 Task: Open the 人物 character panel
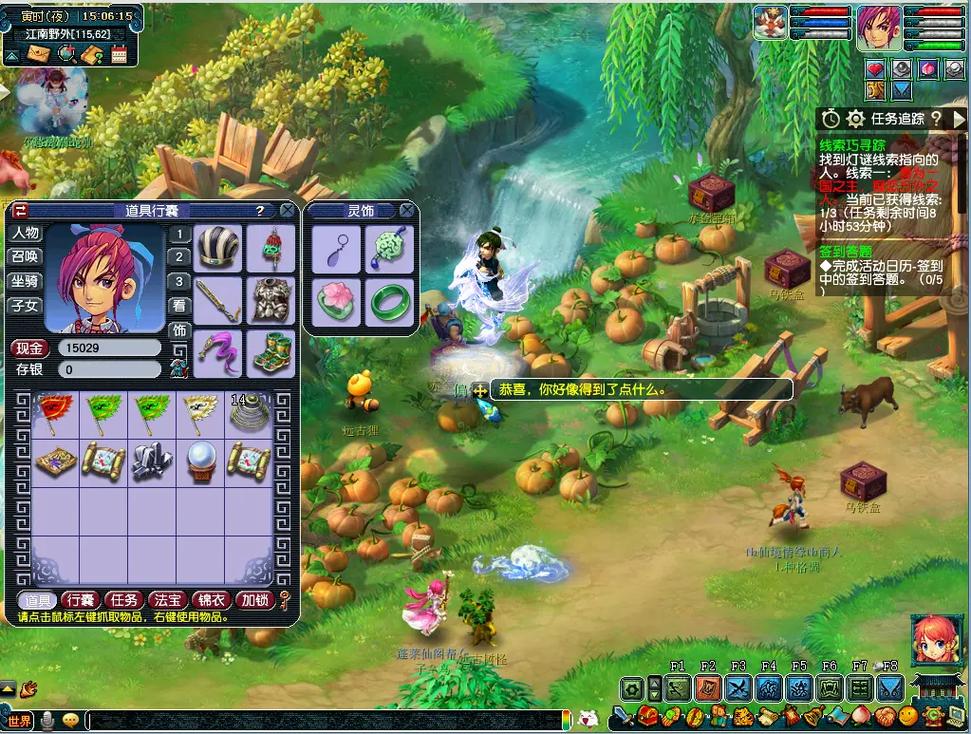(x=25, y=233)
